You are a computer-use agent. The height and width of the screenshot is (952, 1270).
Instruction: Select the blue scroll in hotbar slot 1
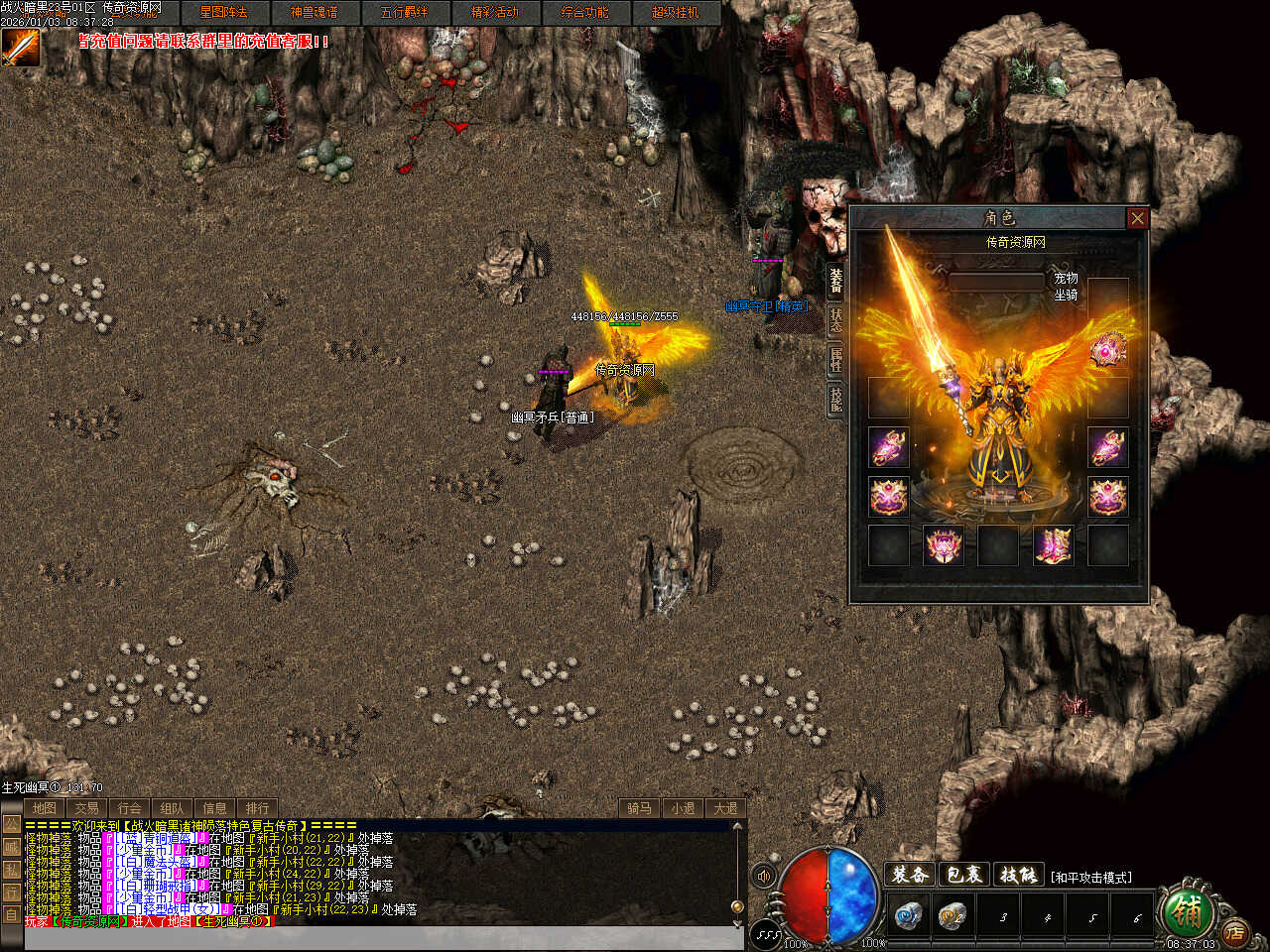[x=907, y=915]
